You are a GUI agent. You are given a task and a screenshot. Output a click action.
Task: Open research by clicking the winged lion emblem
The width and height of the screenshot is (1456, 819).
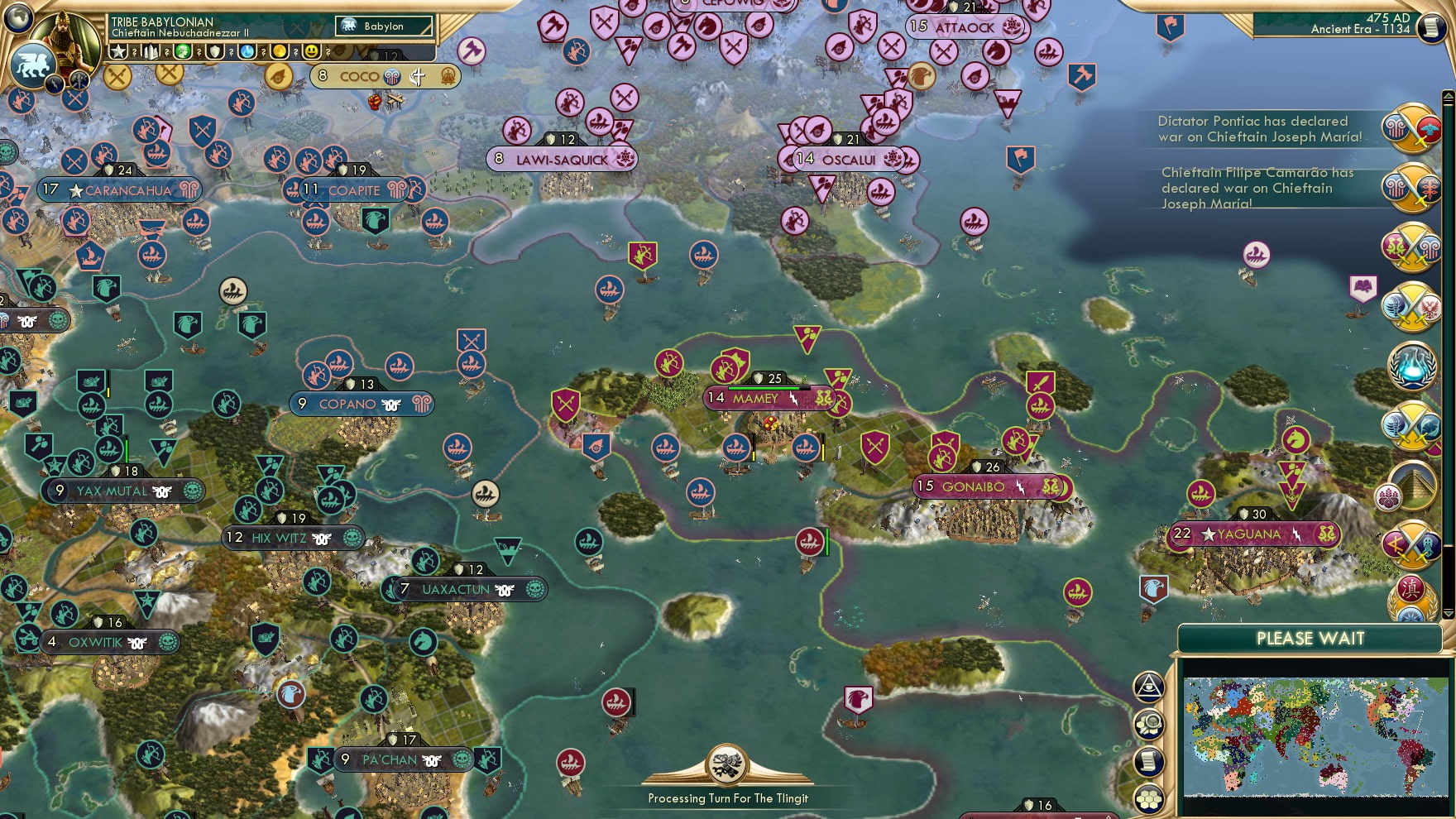pyautogui.click(x=32, y=65)
